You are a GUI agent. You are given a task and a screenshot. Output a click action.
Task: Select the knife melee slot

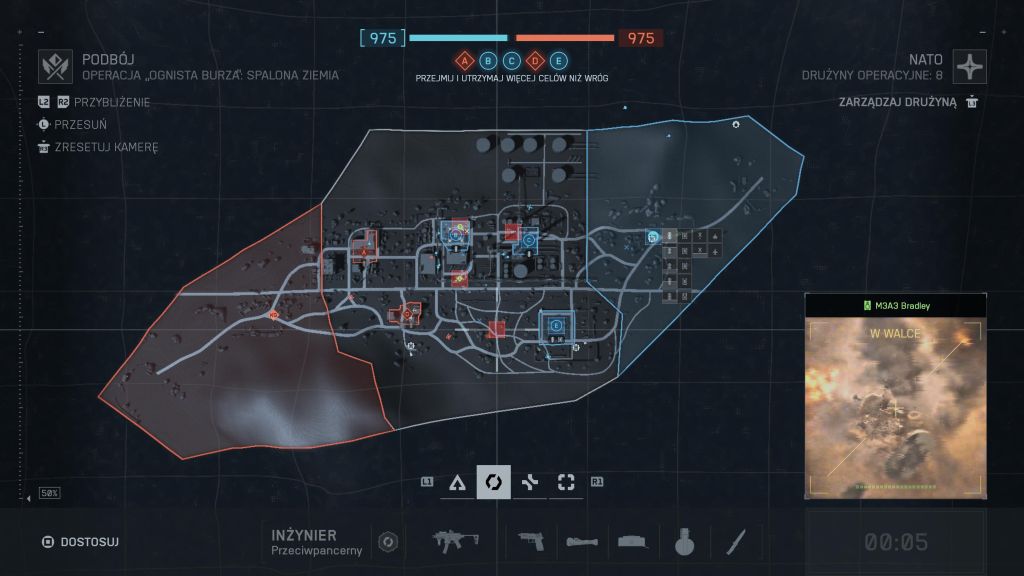(x=735, y=541)
